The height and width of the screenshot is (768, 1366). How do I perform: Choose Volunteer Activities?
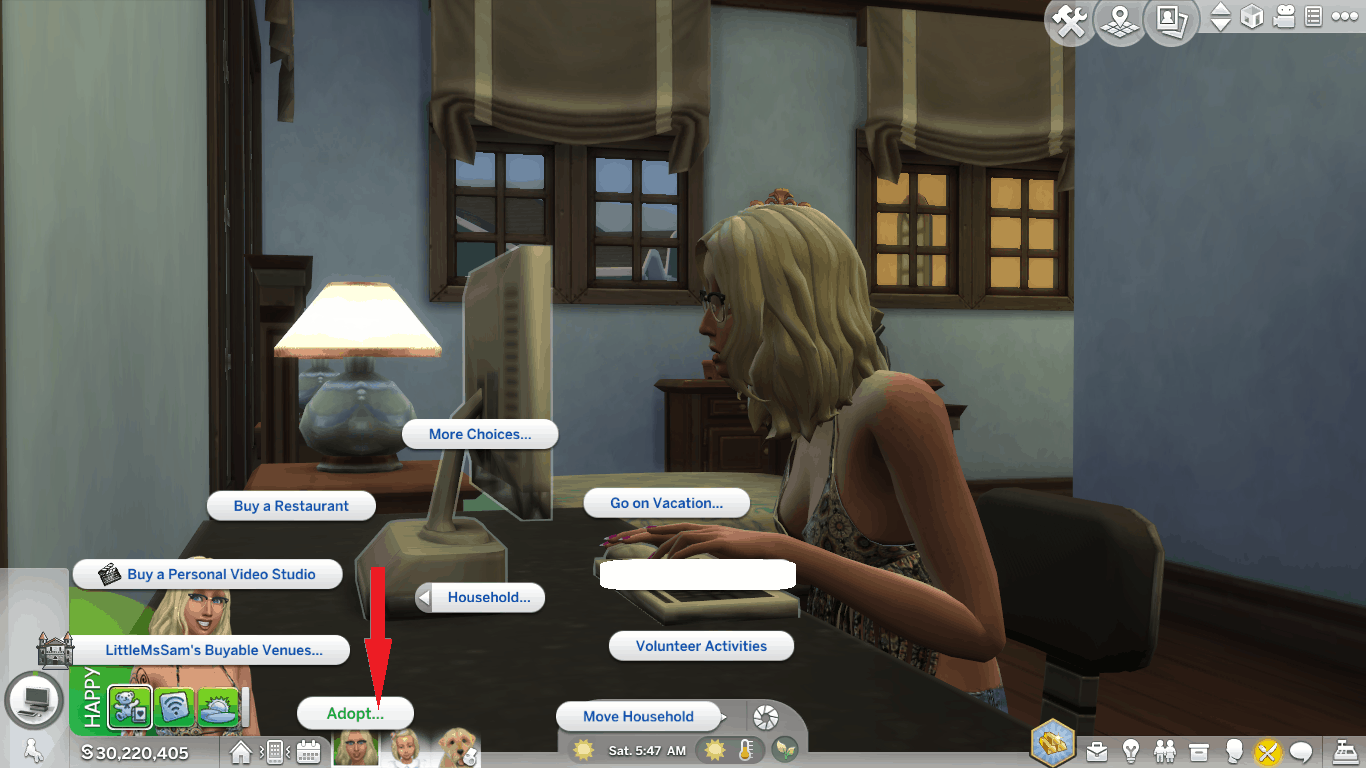(x=701, y=646)
